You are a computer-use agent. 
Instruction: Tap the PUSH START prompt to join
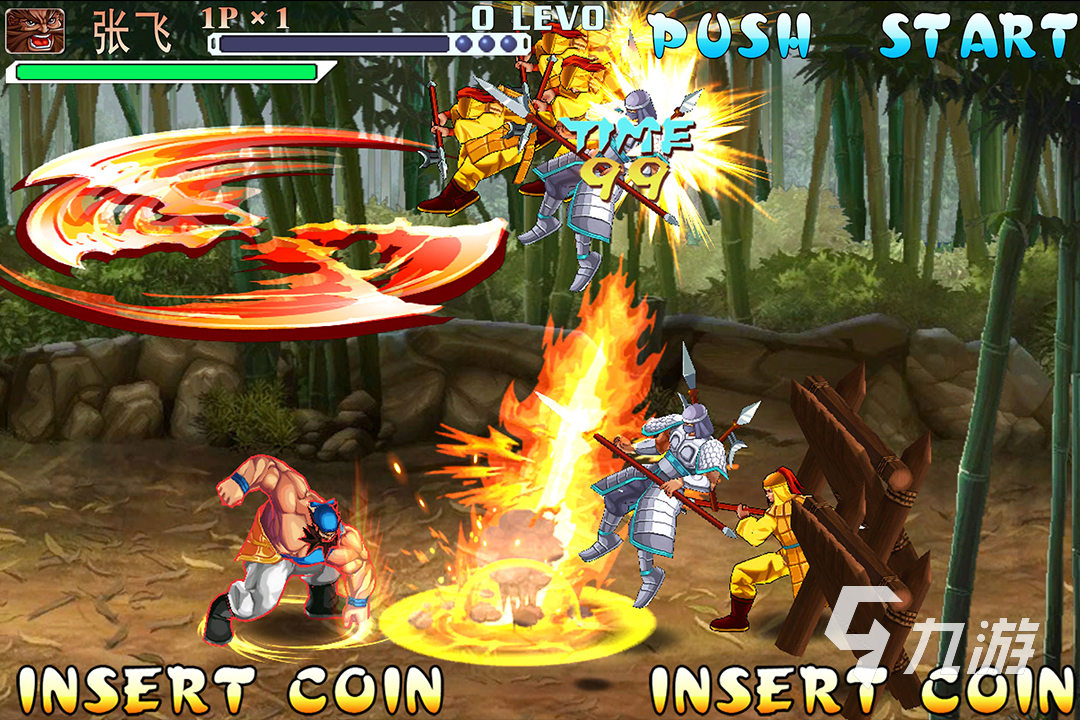pyautogui.click(x=862, y=37)
